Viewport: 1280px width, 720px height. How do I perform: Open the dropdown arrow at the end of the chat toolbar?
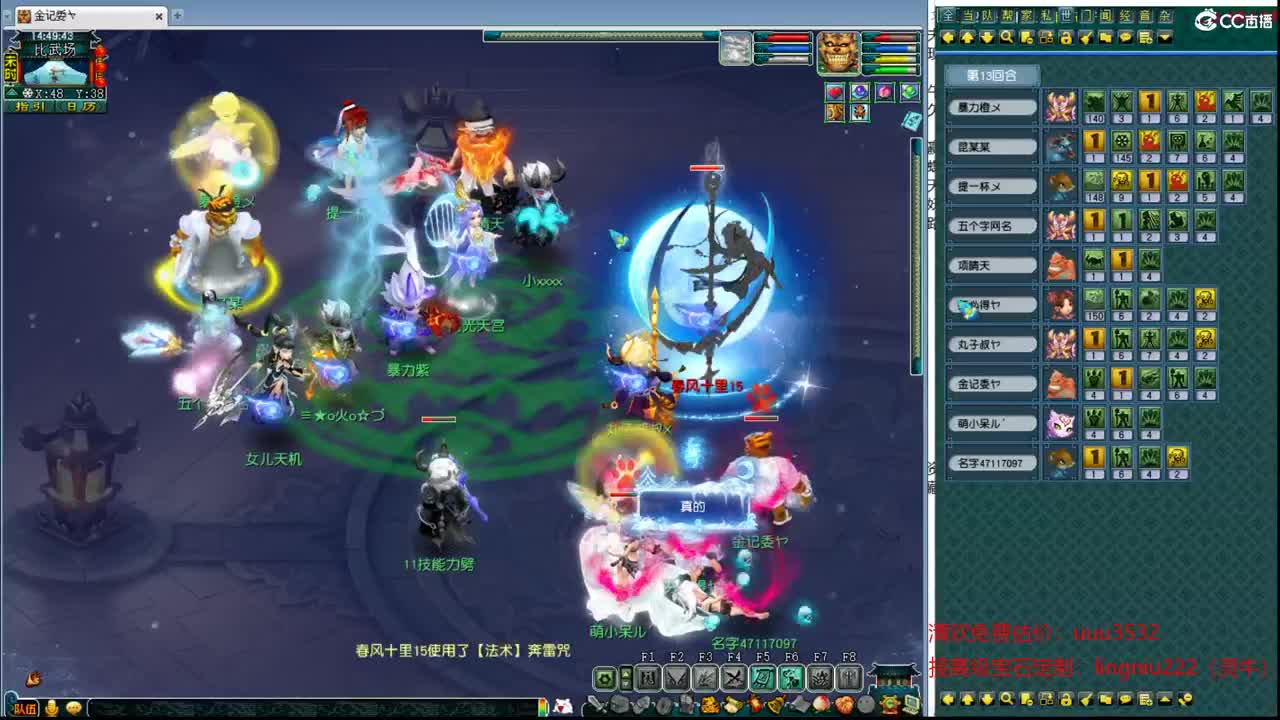pyautogui.click(x=1164, y=38)
